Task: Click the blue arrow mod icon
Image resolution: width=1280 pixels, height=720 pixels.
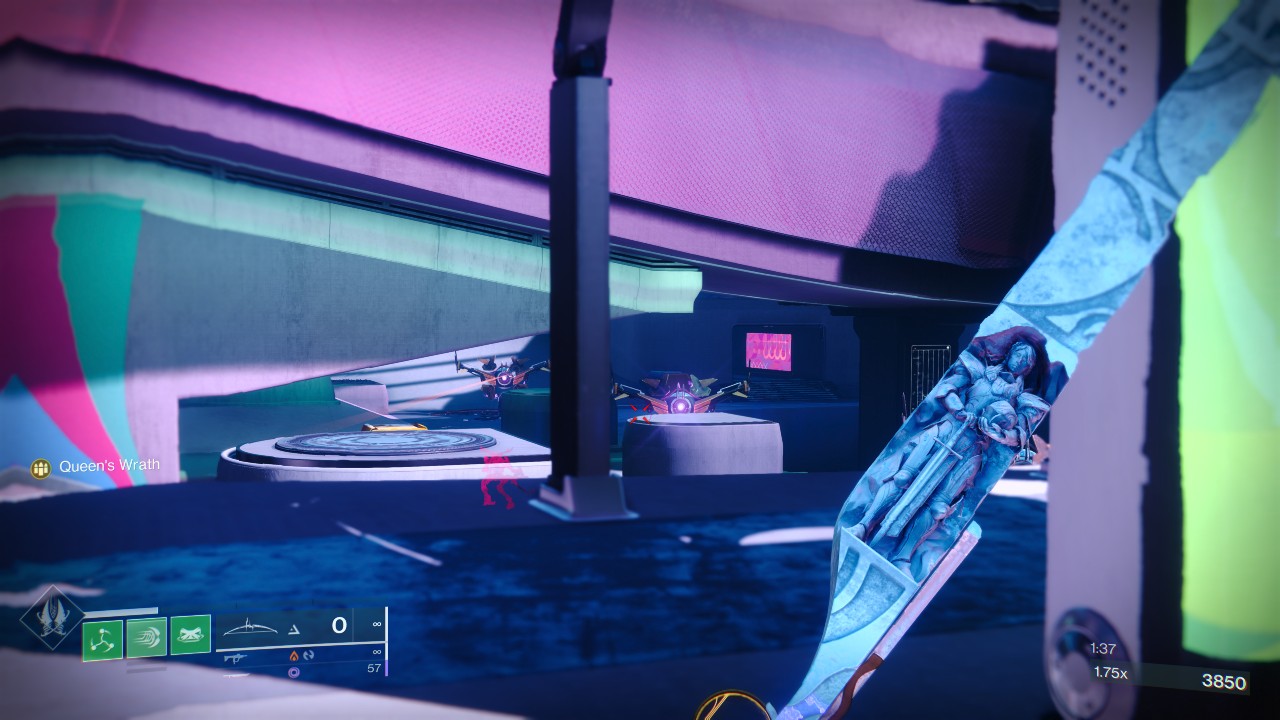Action: [308, 655]
